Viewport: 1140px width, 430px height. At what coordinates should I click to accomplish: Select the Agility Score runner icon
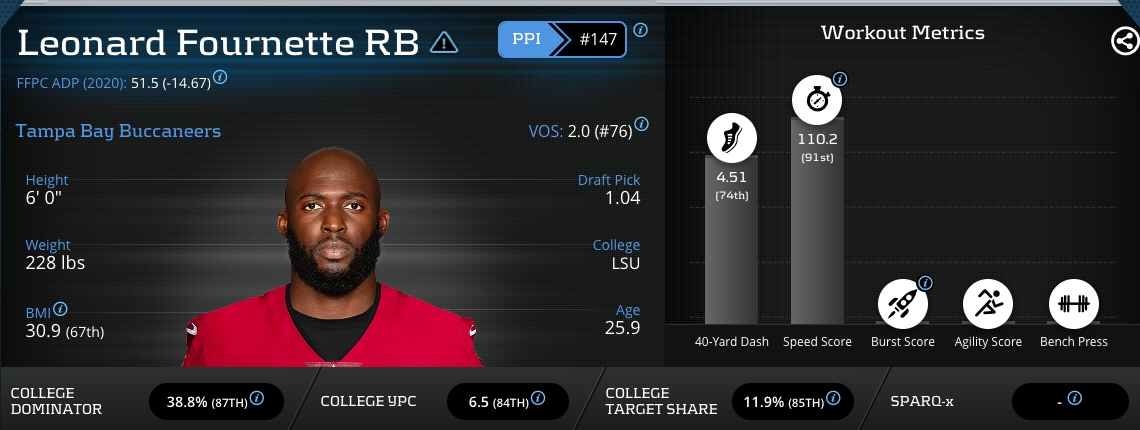(988, 301)
